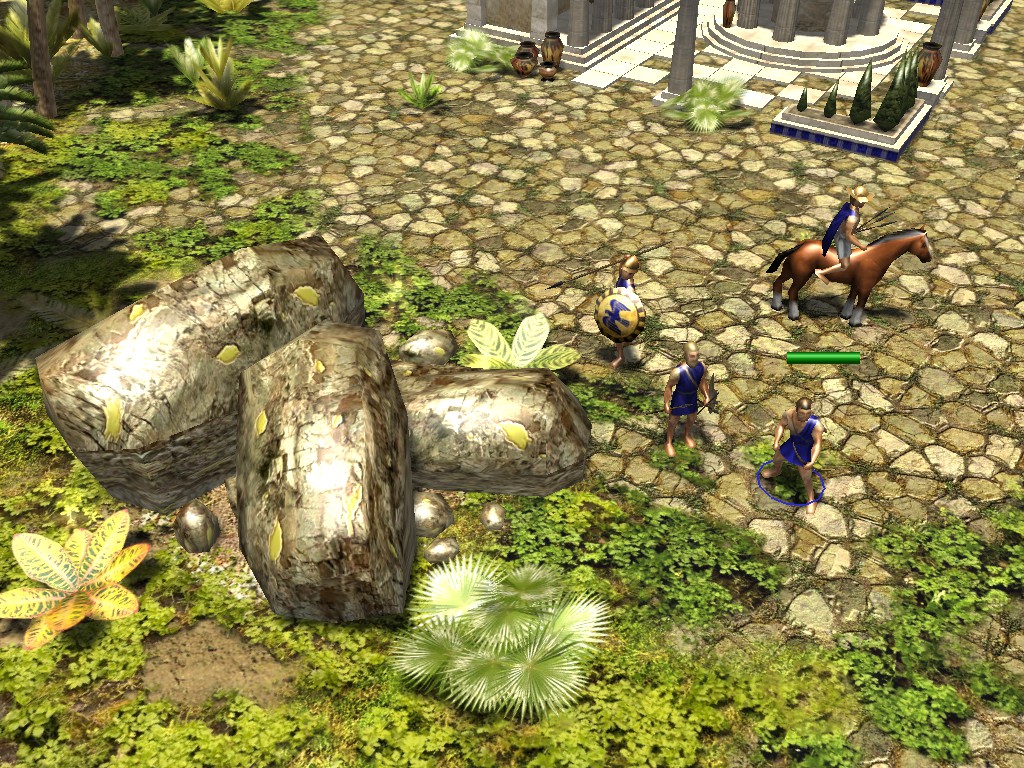The height and width of the screenshot is (768, 1024).
Task: Select the villager standing in the blue selection circle
Action: 797,445
